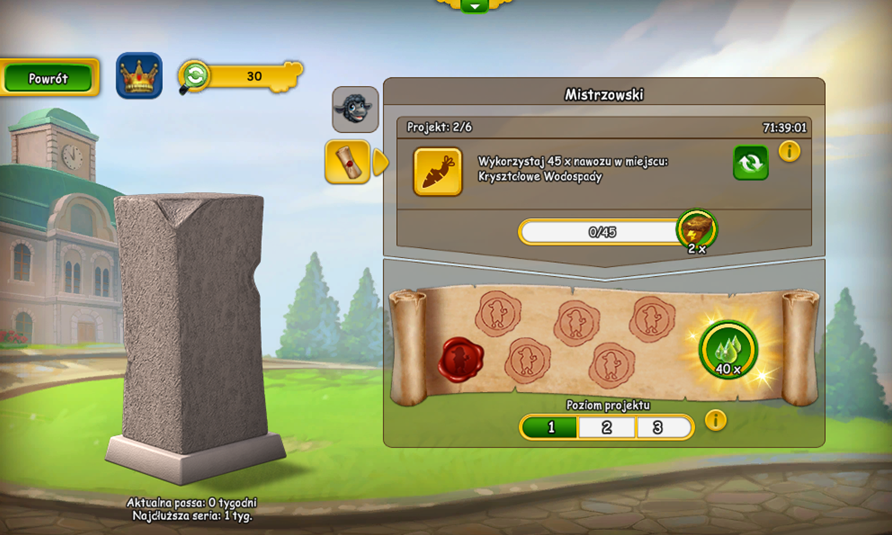Click the refresh counter showing 30

[x=240, y=76]
